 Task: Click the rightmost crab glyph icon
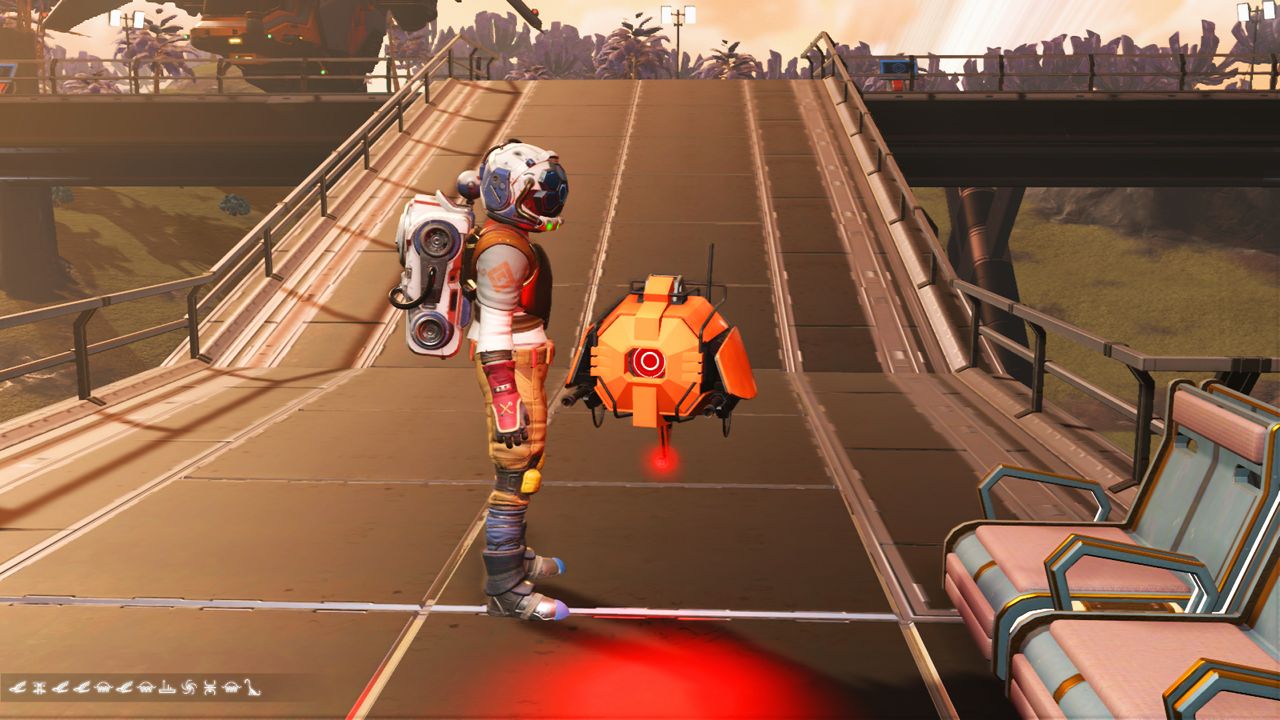click(231, 688)
